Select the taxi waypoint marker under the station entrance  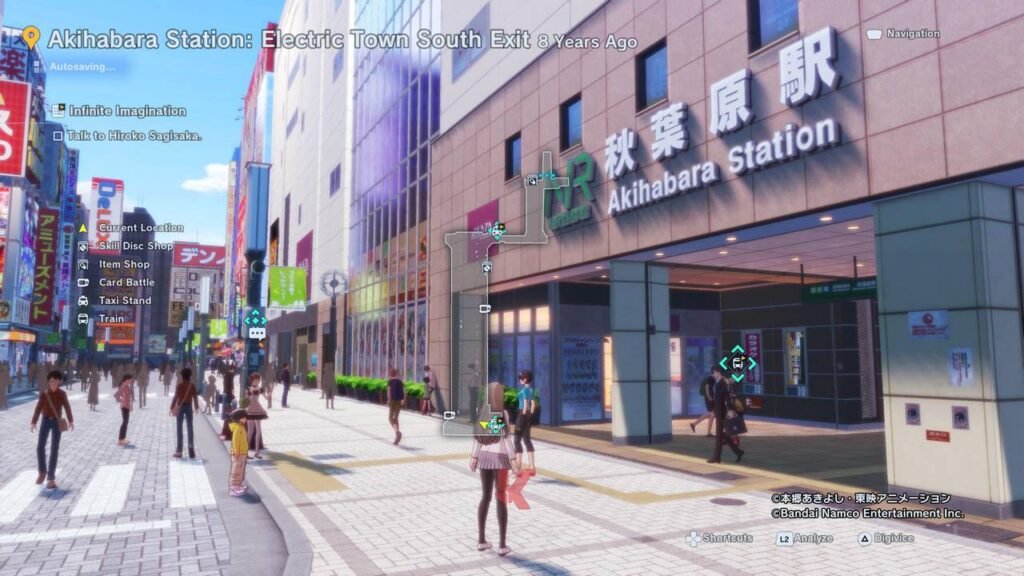[x=737, y=364]
